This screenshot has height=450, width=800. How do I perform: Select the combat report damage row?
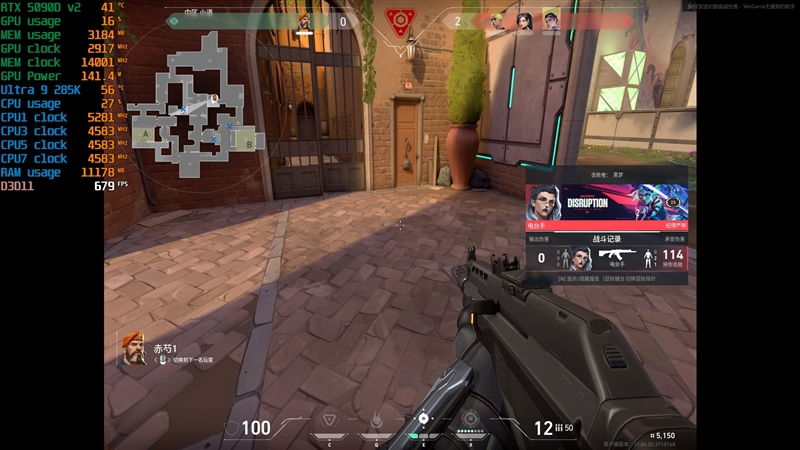[x=607, y=258]
